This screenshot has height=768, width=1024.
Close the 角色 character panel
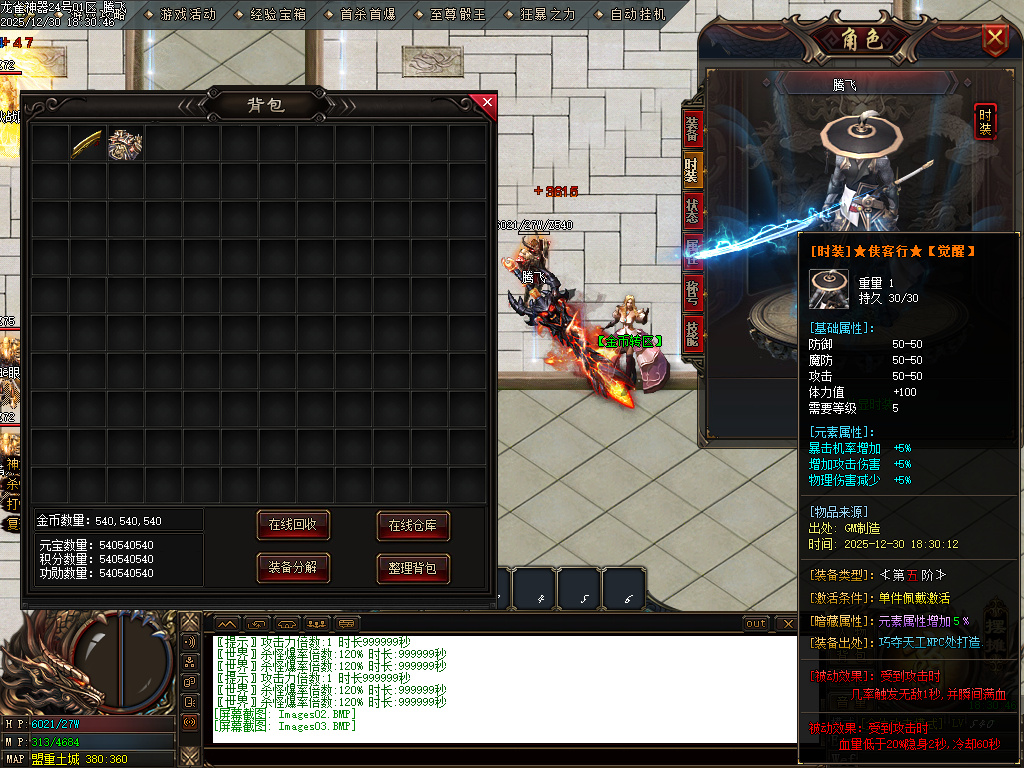coord(994,39)
